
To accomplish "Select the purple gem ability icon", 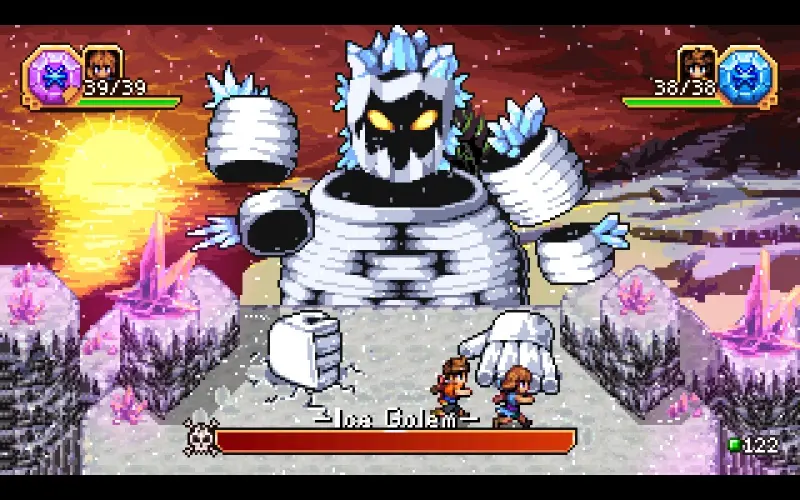I will [x=50, y=75].
